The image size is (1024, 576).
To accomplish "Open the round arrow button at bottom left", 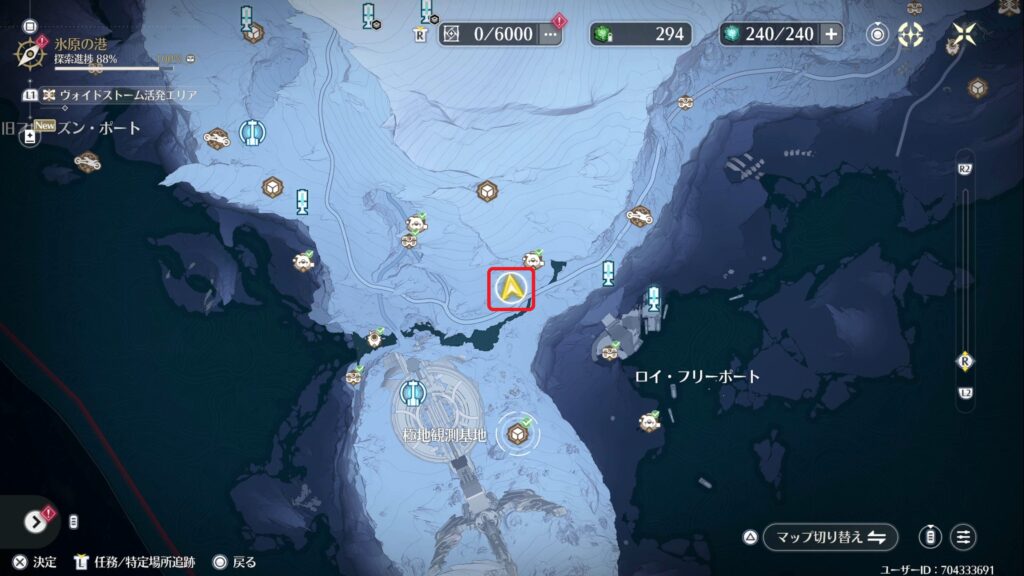I will pos(35,520).
